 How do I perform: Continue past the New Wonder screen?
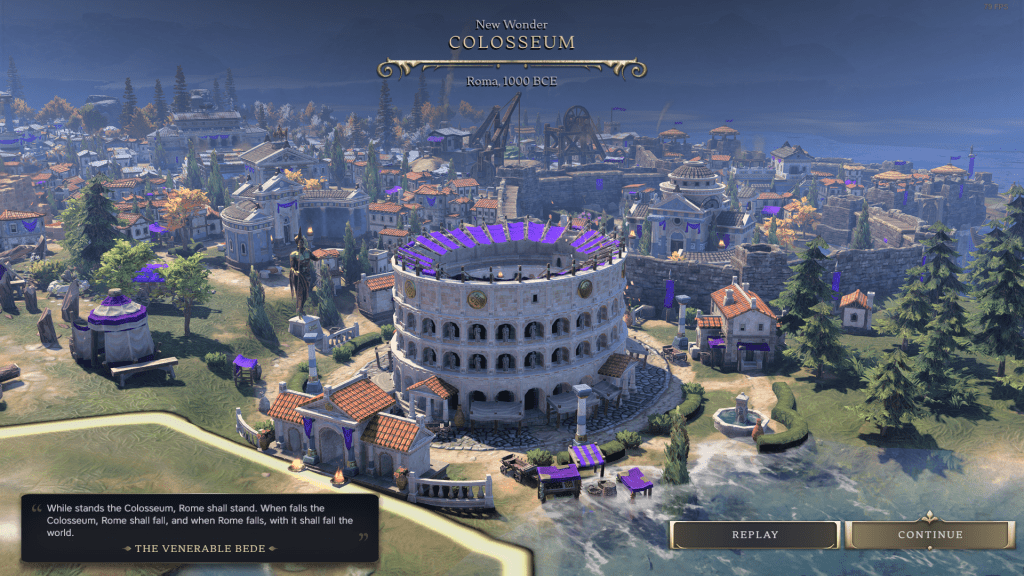[x=930, y=535]
